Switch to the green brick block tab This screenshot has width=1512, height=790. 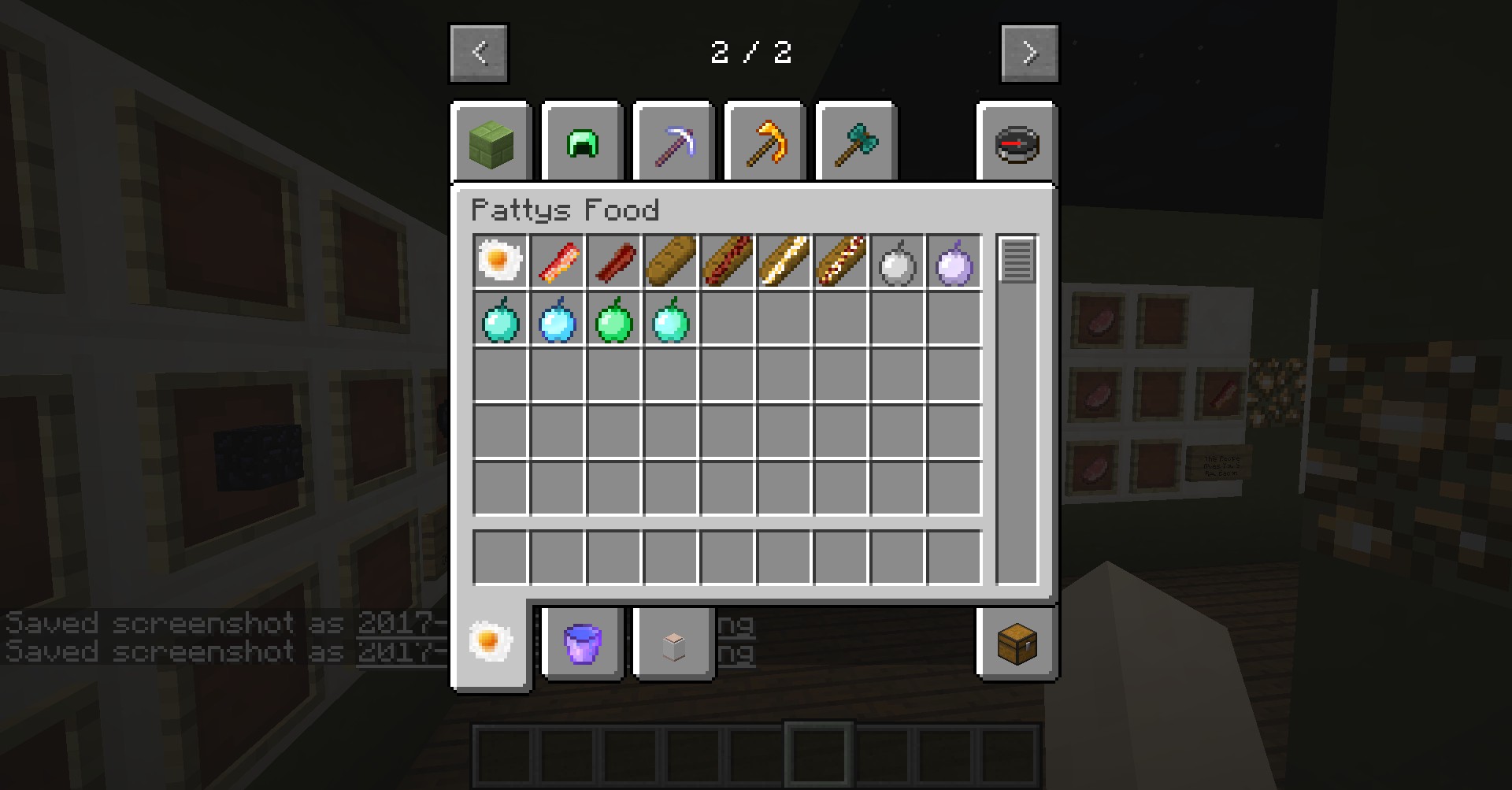491,143
